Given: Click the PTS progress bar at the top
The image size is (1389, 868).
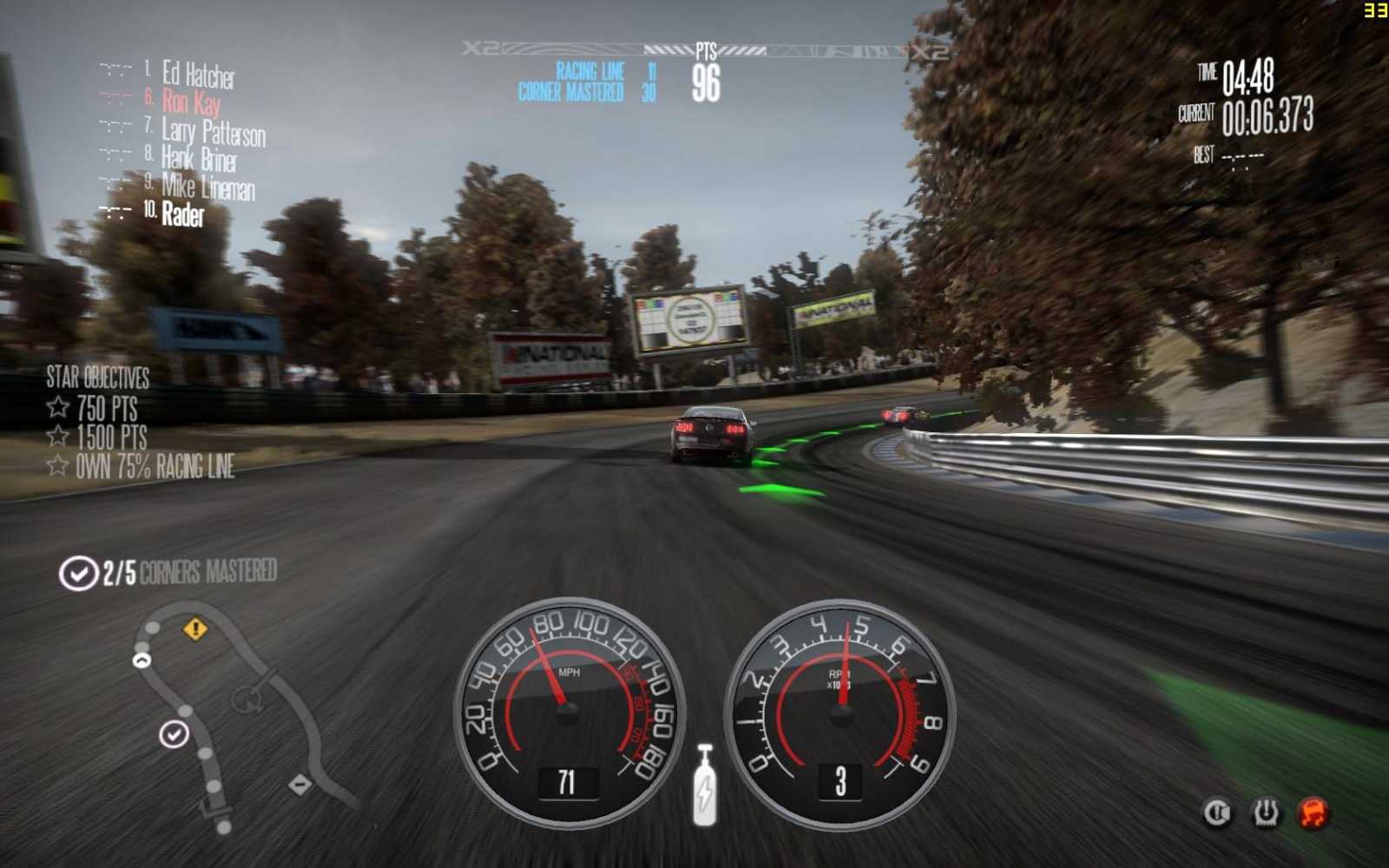Looking at the screenshot, I should coord(708,50).
